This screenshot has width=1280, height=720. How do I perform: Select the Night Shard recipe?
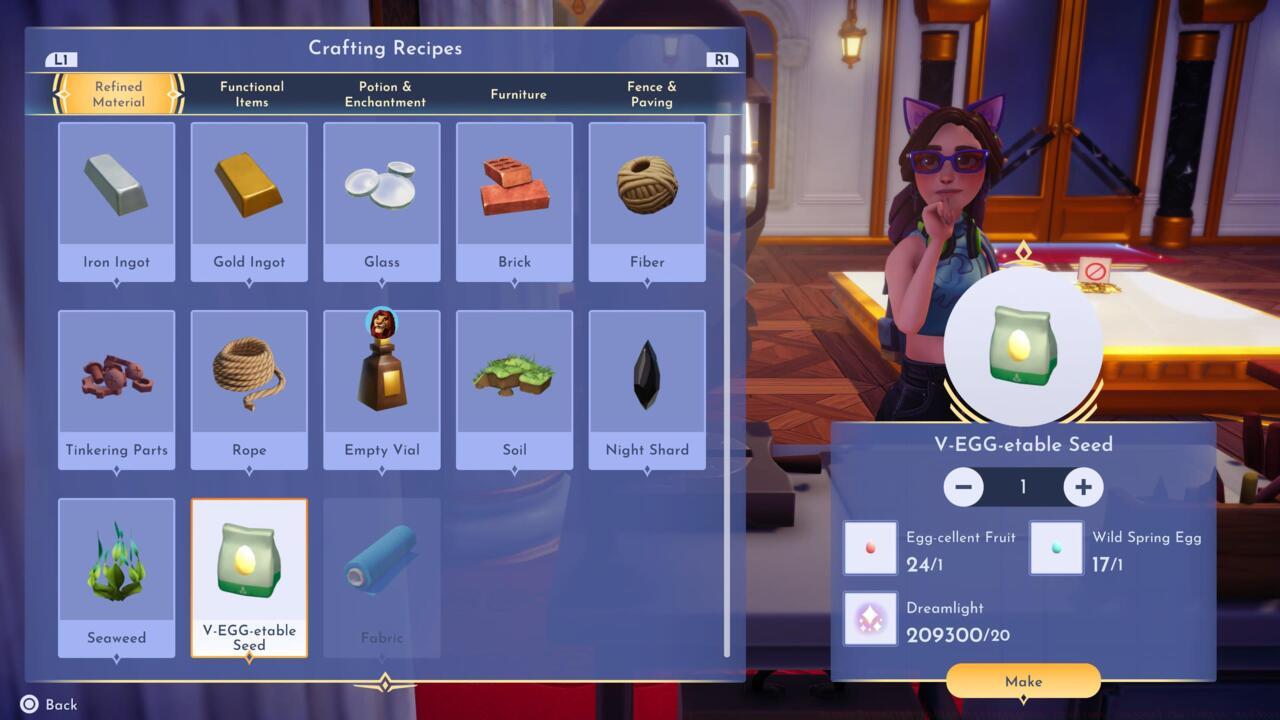647,390
